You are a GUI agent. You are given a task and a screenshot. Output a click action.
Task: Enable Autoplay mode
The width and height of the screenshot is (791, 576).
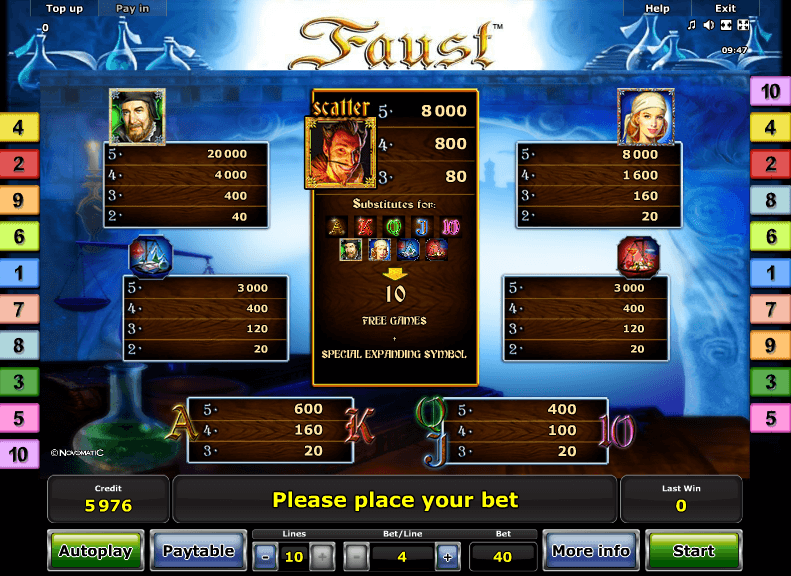(95, 551)
